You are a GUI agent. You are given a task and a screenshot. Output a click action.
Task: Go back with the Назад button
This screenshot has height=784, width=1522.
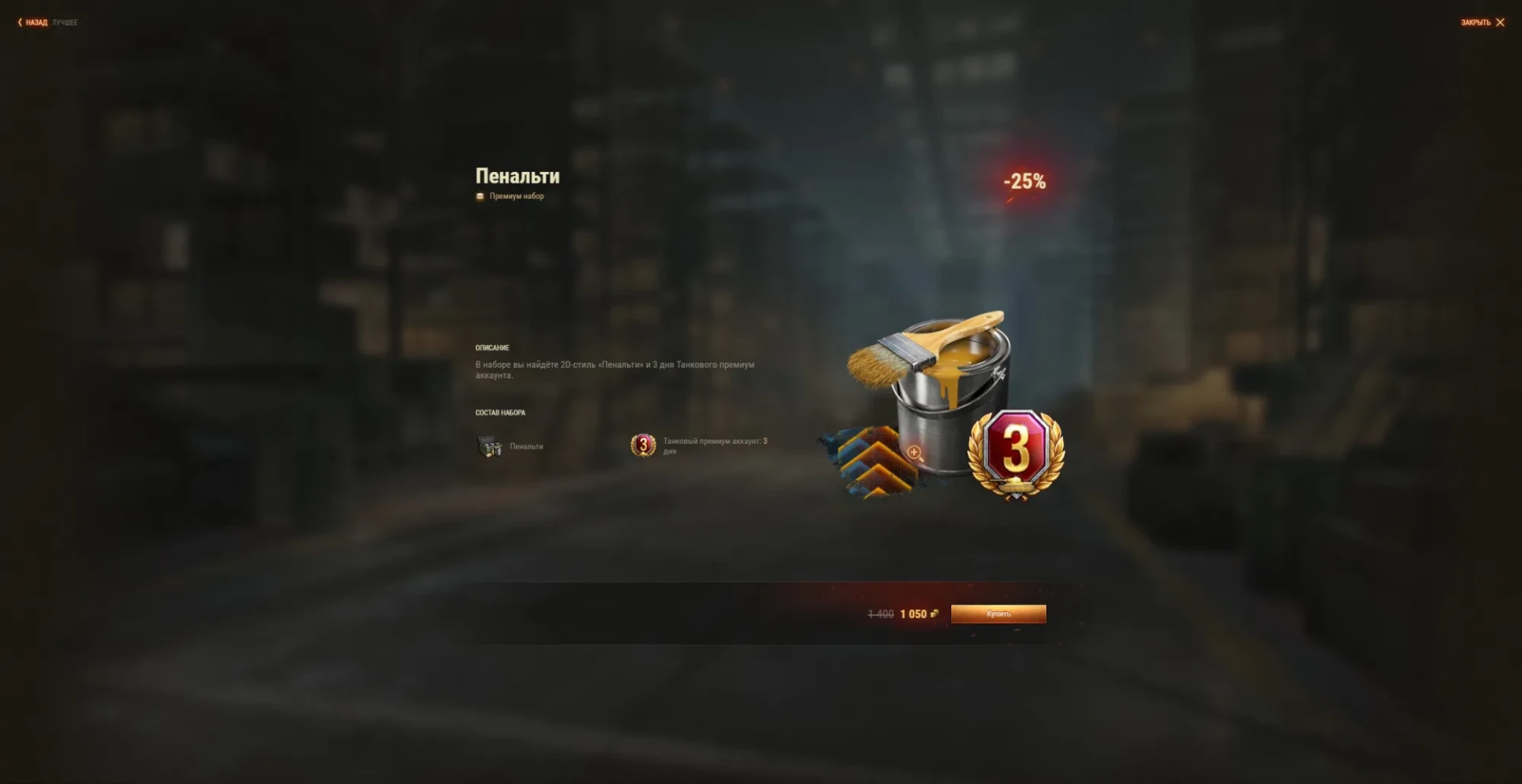tap(33, 22)
